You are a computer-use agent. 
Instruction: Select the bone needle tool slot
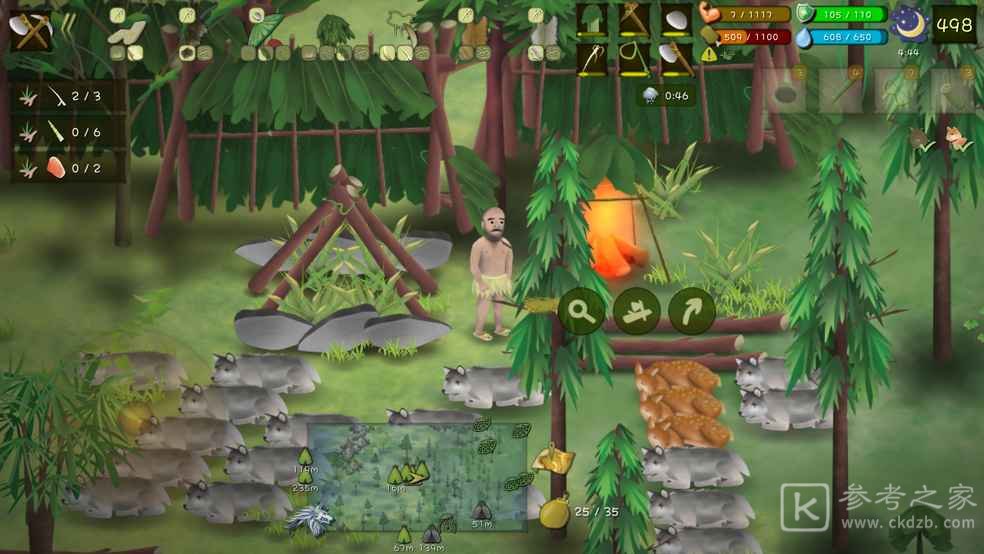point(591,57)
